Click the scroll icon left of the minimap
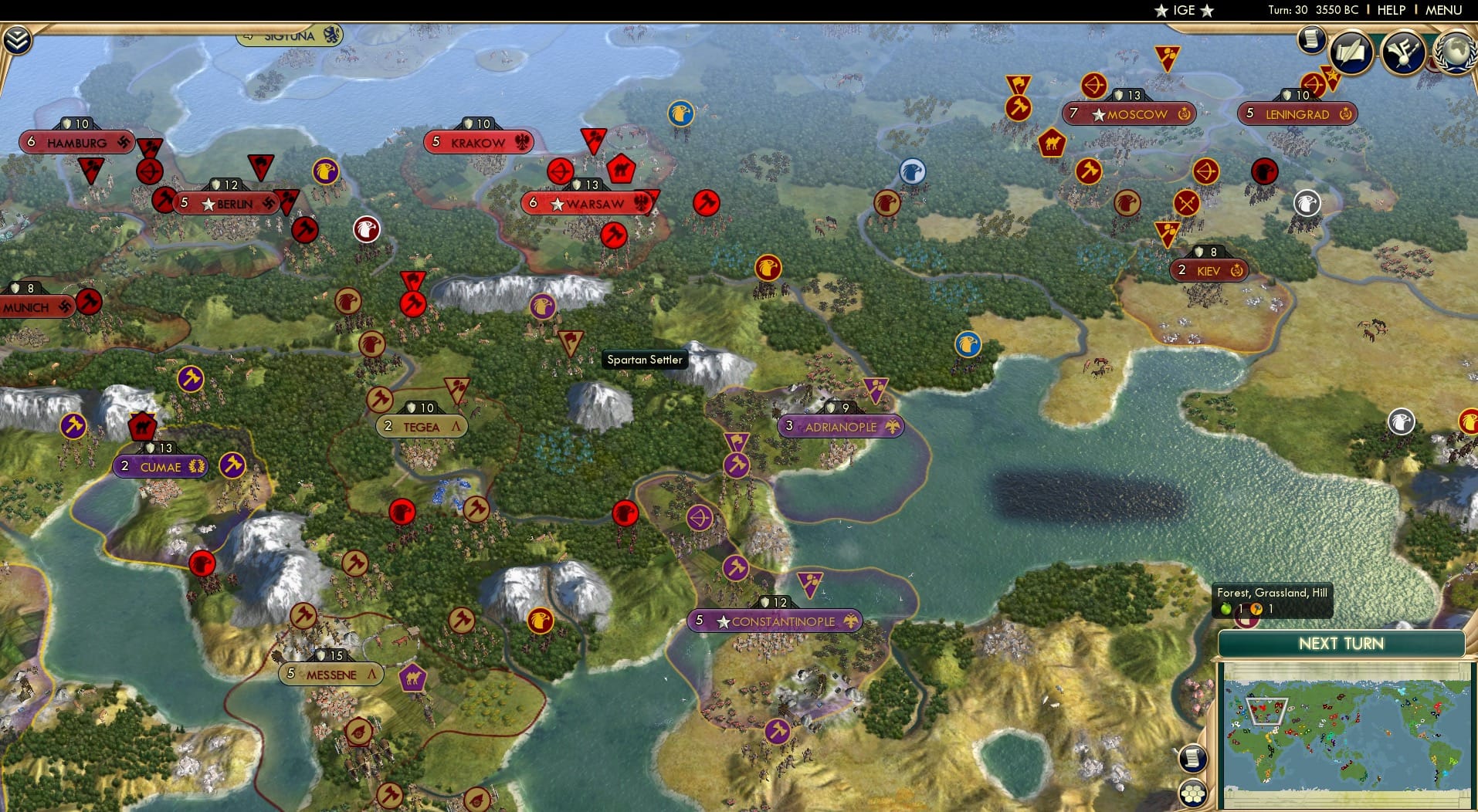 (1193, 759)
